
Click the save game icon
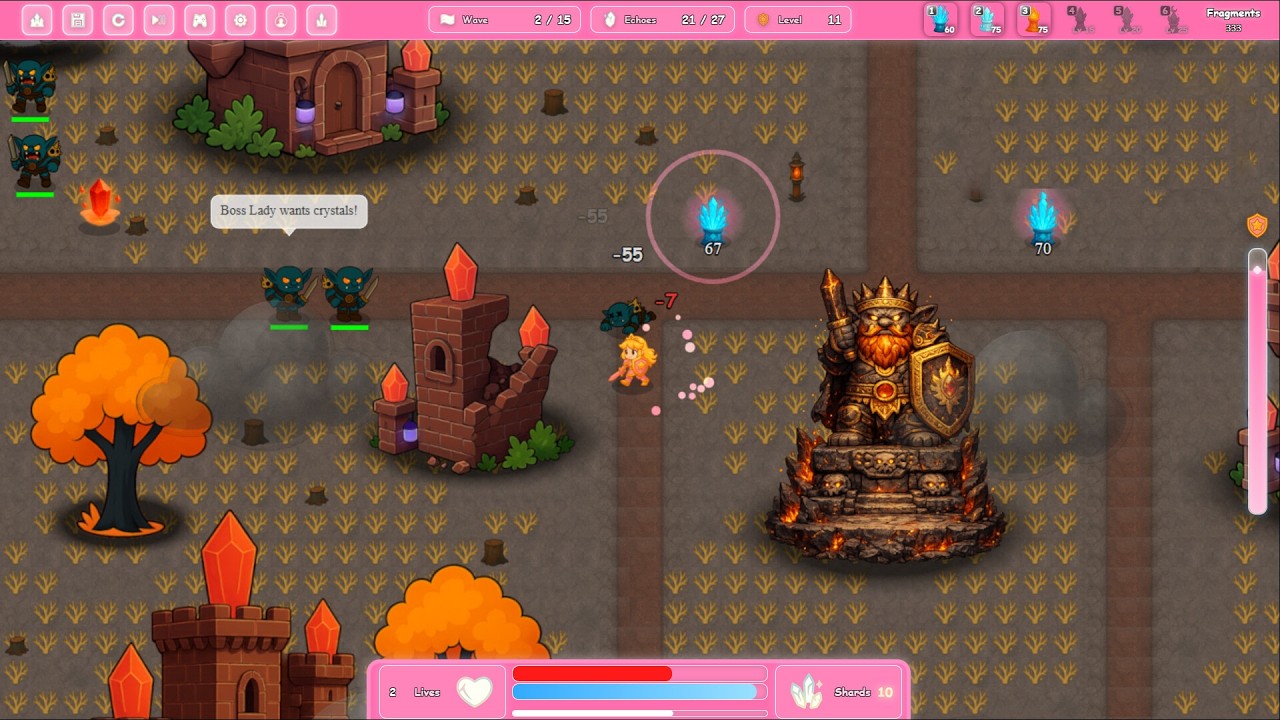click(x=78, y=20)
